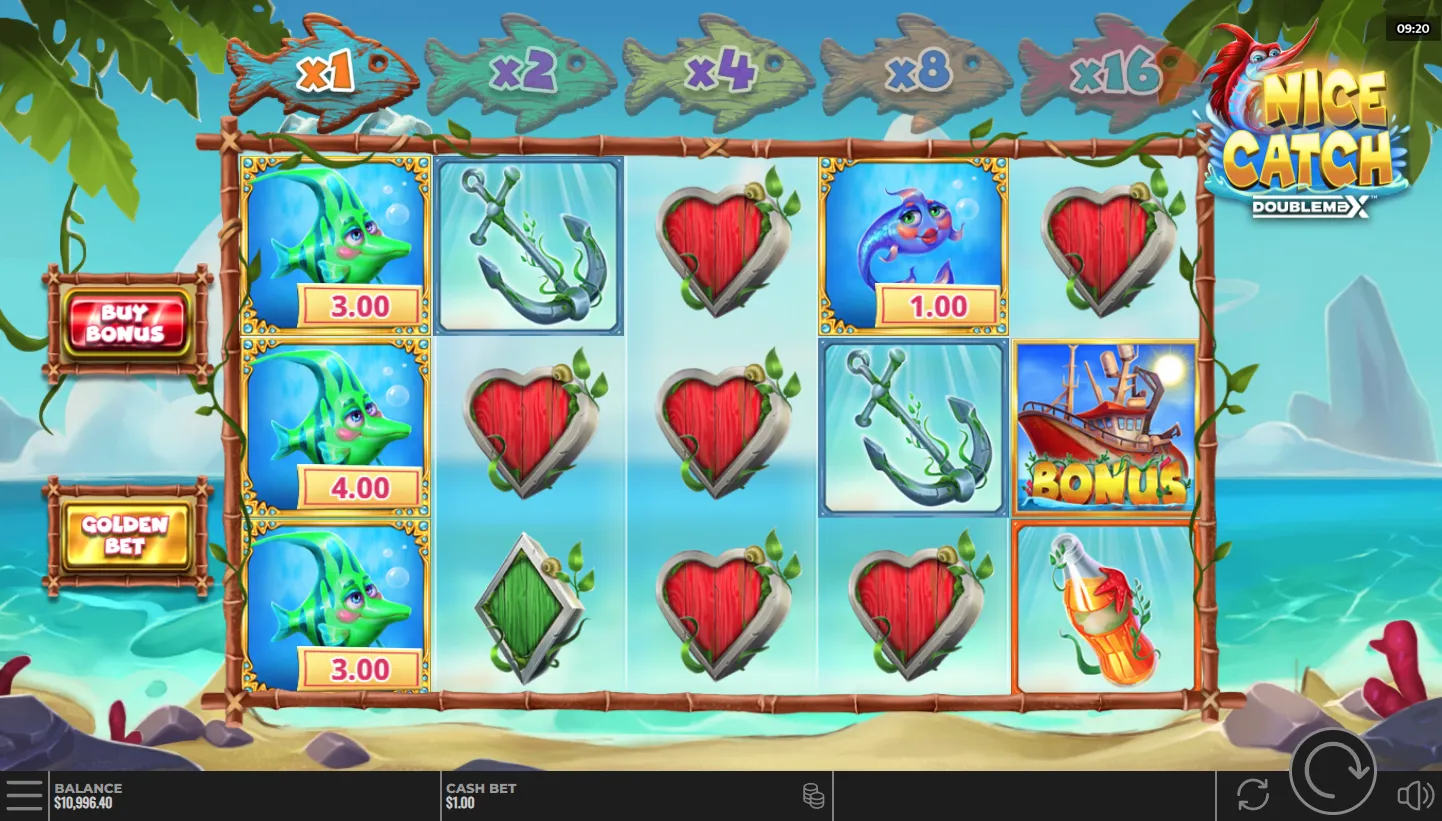Open the autoplay spin settings

click(1252, 795)
